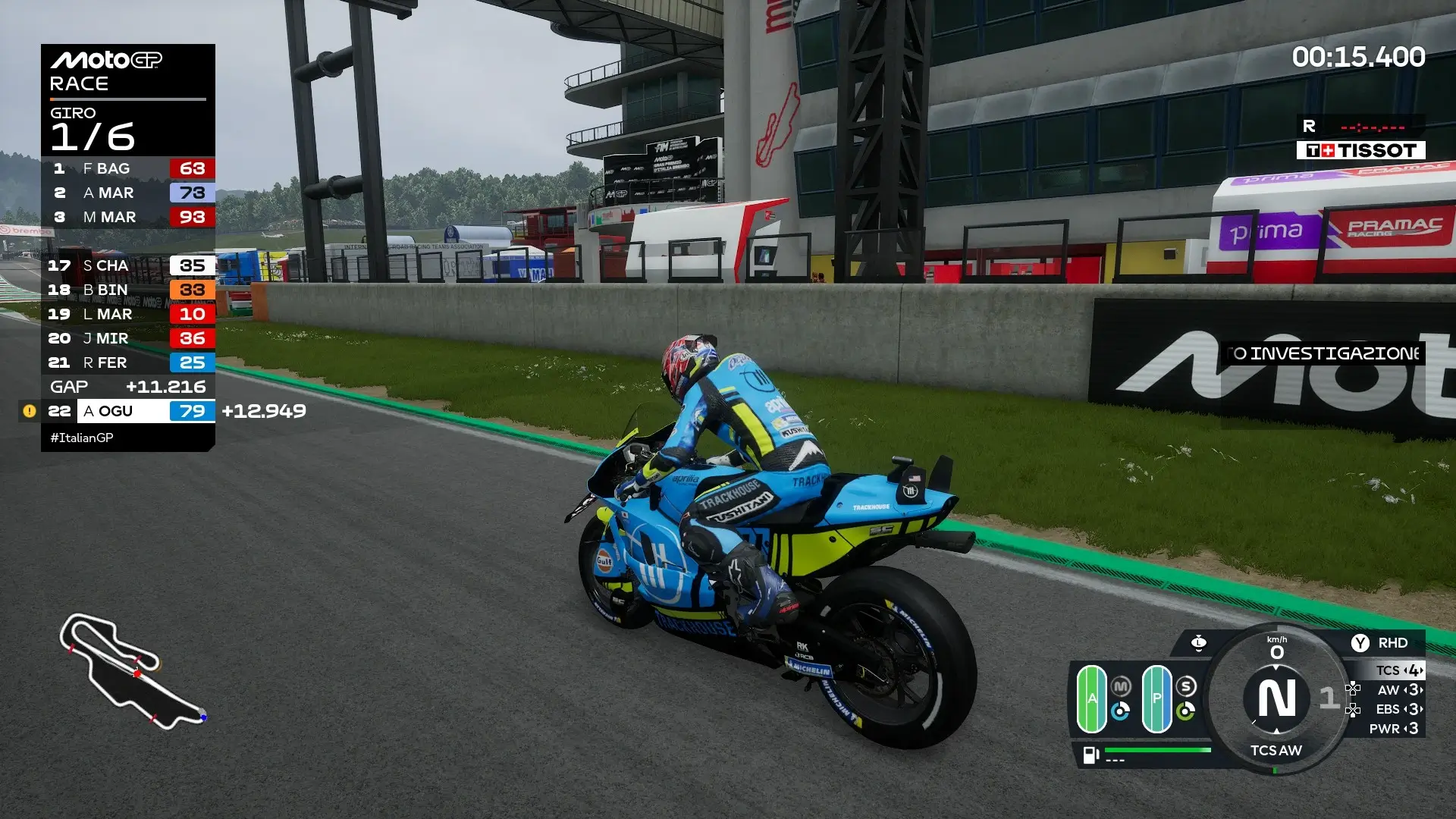Image resolution: width=1456 pixels, height=819 pixels.
Task: Highlight the A OGU player row
Action: click(x=127, y=411)
